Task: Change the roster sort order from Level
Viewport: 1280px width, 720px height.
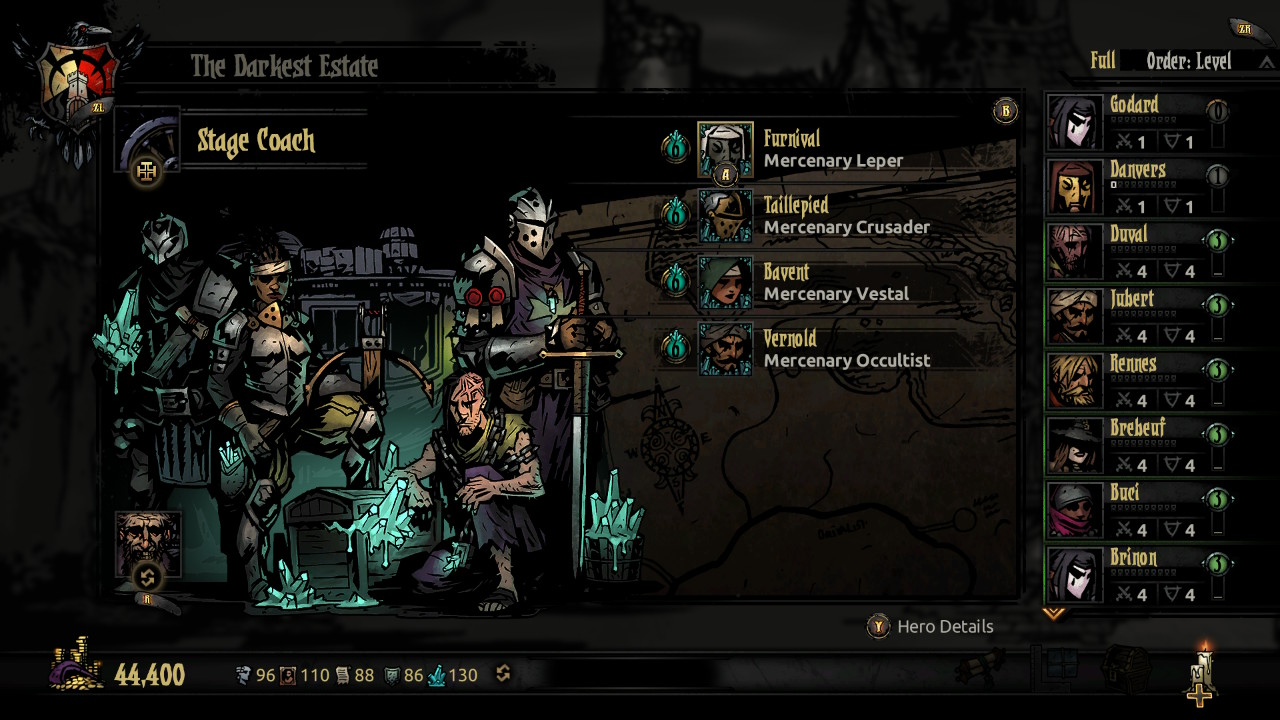Action: click(1190, 62)
